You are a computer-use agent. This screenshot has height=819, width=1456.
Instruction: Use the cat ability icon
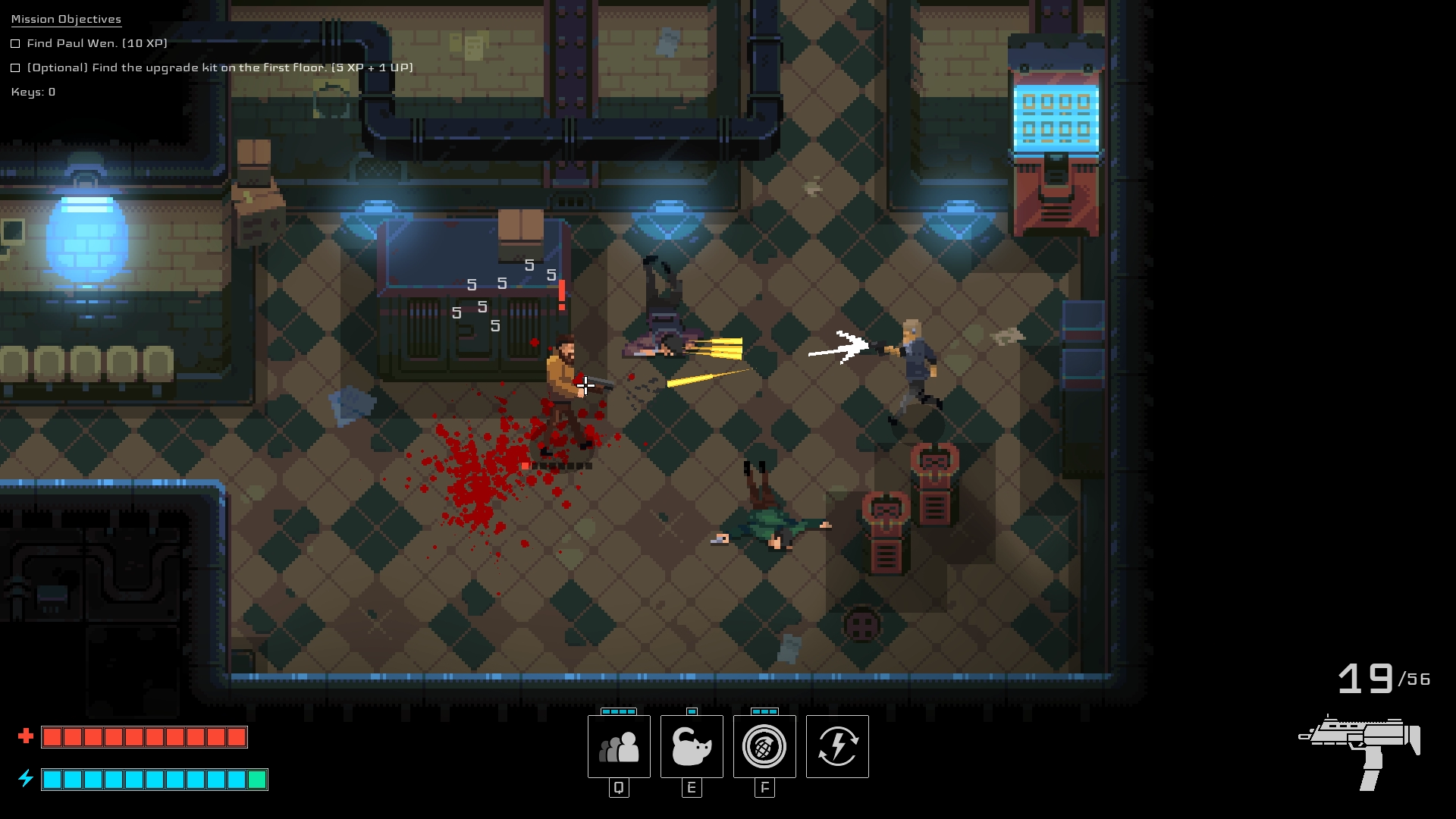[692, 747]
